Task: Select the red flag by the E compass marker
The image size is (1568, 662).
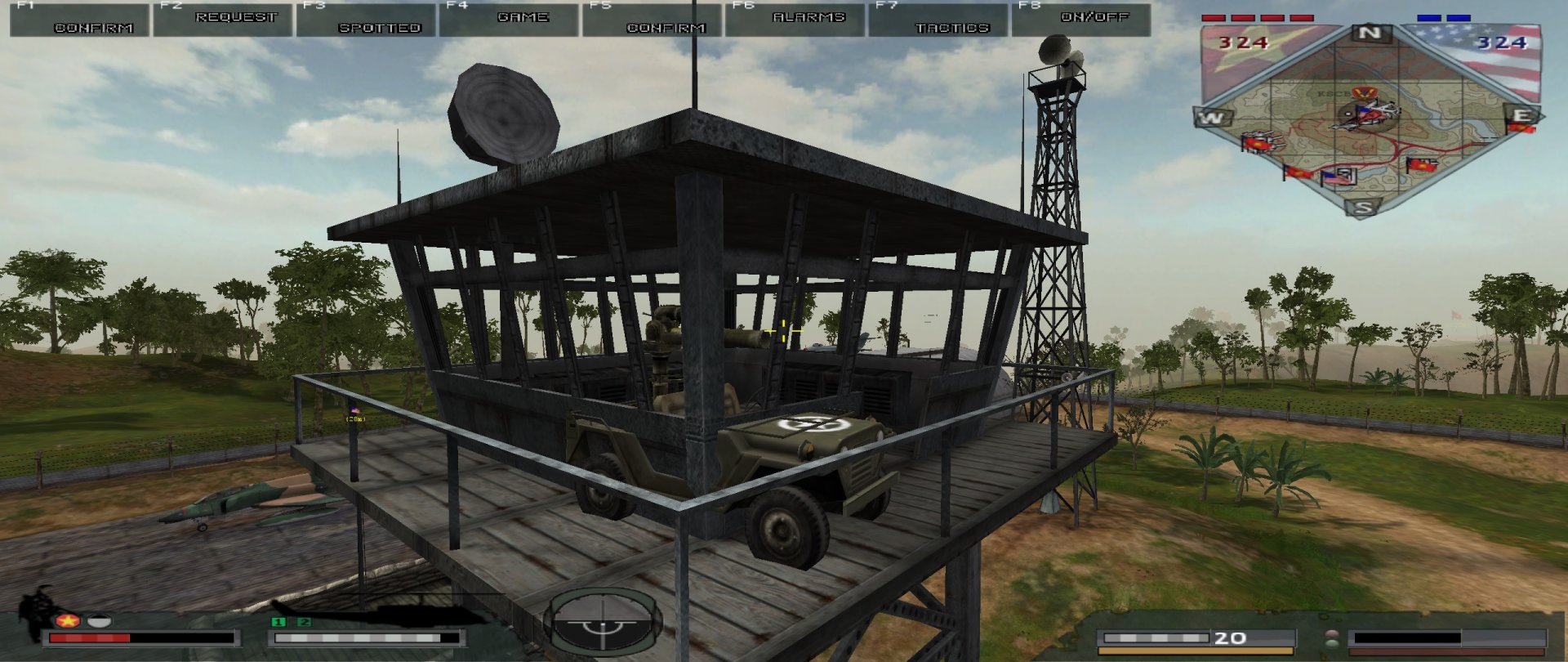Action: point(1521,128)
